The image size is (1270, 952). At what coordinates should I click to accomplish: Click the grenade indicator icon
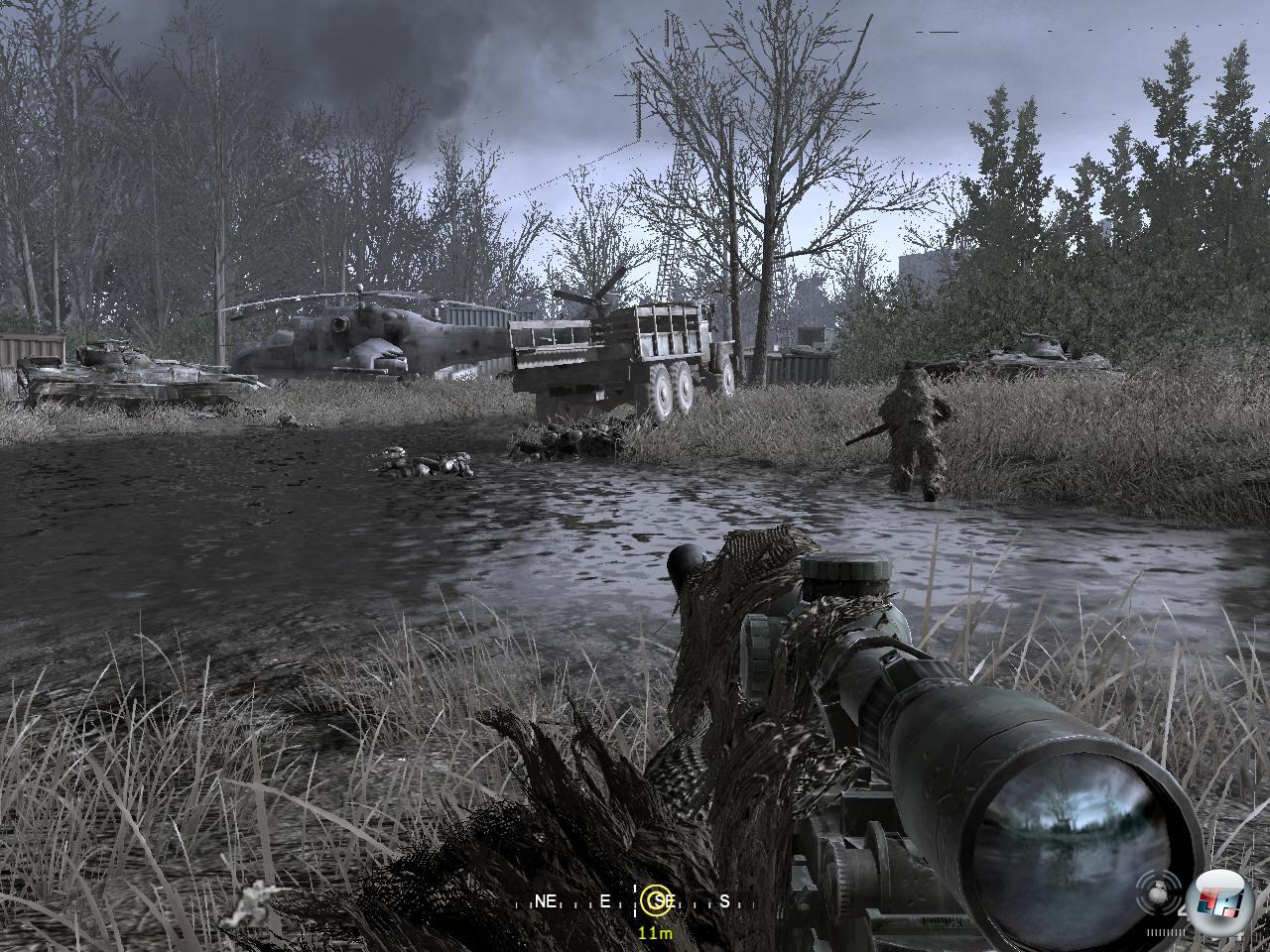(1158, 895)
